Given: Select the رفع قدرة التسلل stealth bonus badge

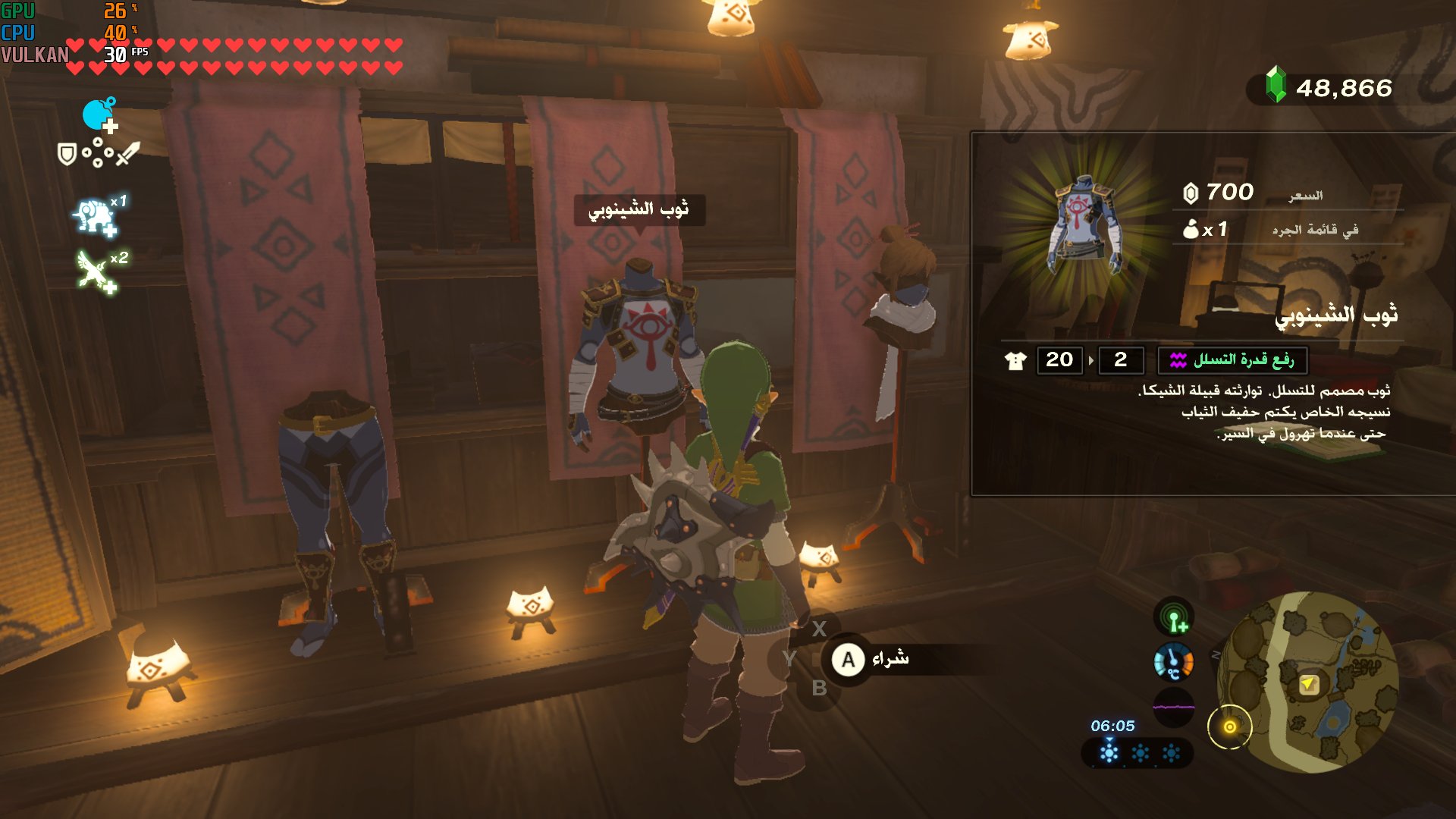Looking at the screenshot, I should coord(1232,360).
